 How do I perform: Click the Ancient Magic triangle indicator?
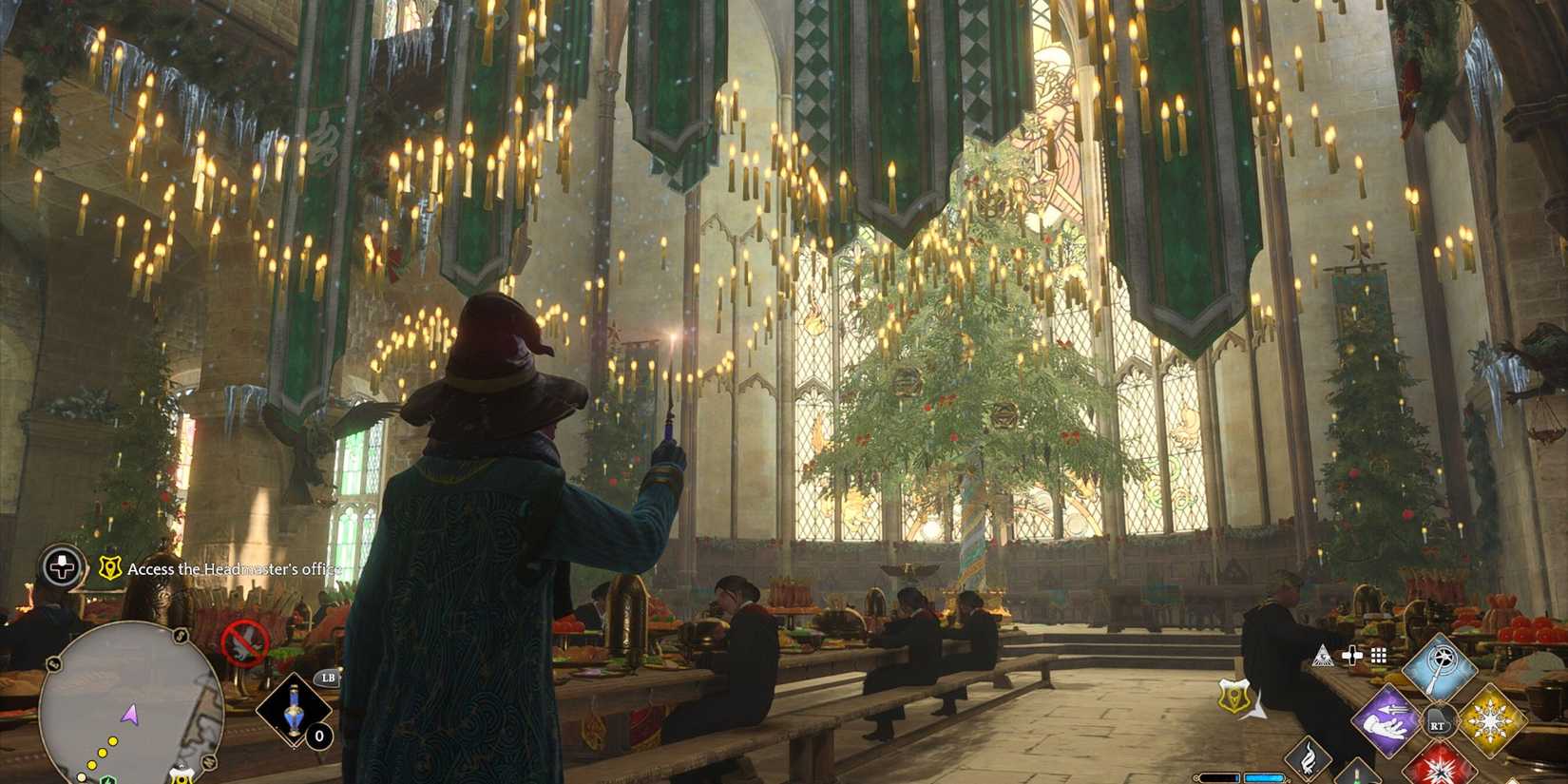point(1324,654)
